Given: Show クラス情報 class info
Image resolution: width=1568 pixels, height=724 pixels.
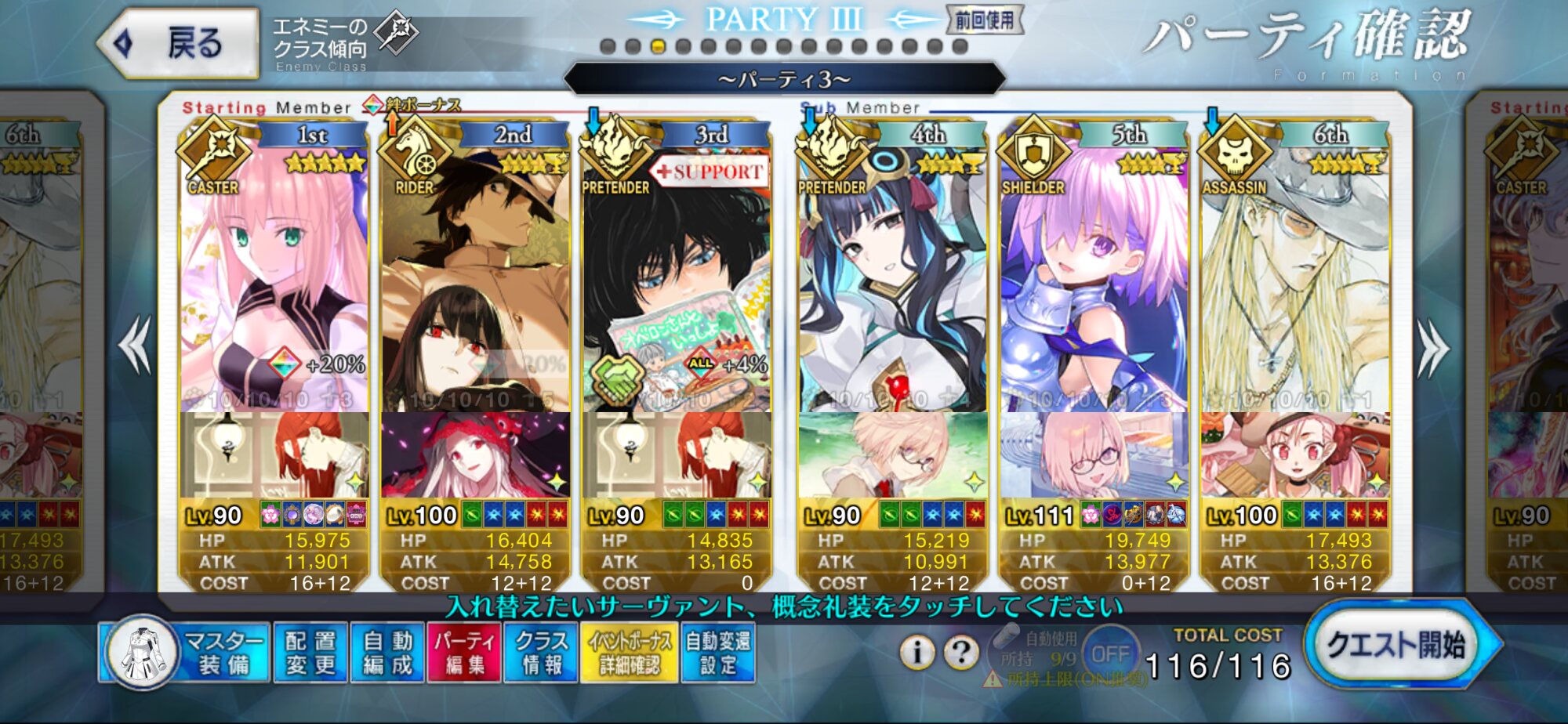Looking at the screenshot, I should point(541,653).
